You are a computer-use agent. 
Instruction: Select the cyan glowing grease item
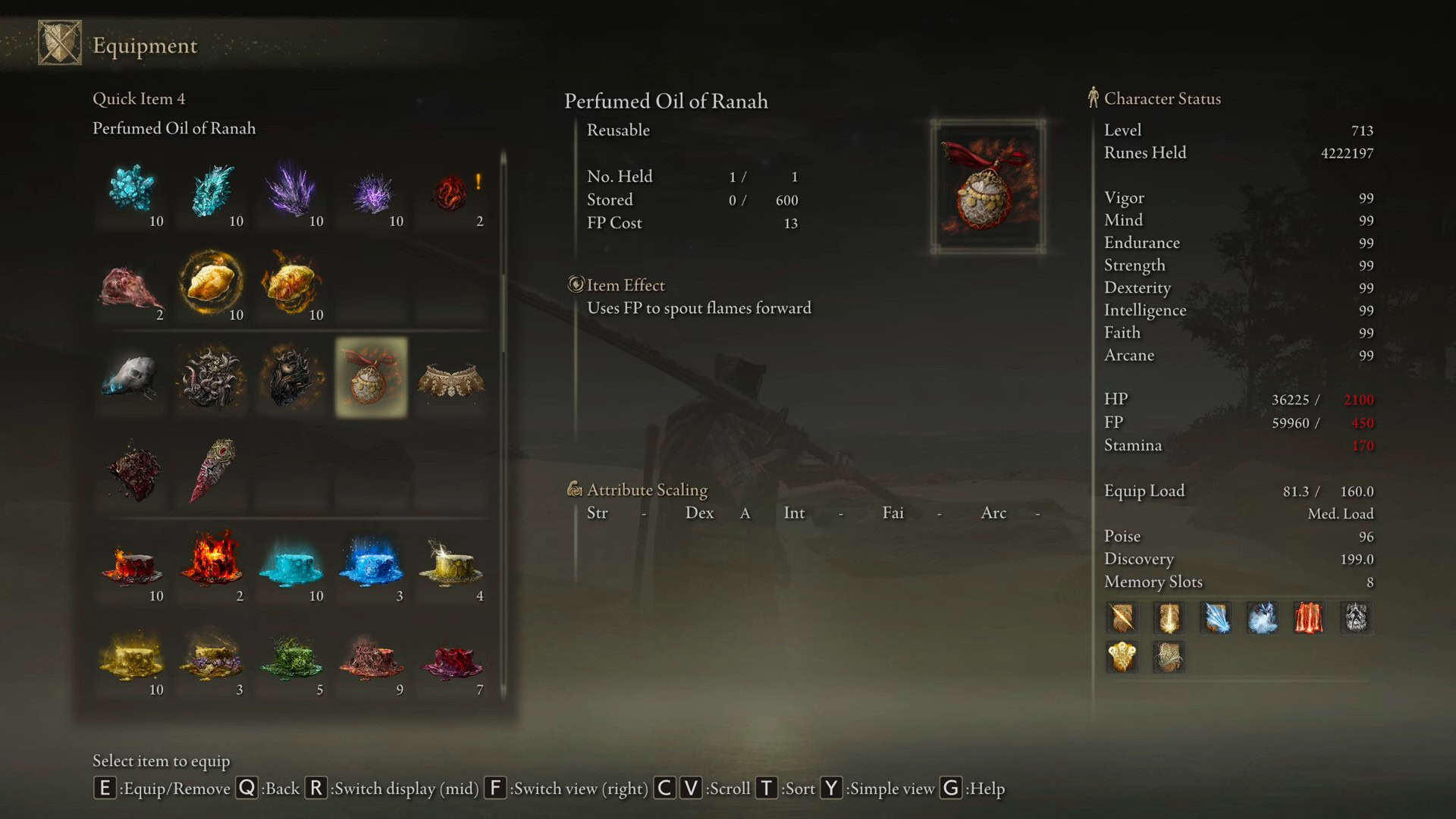tap(292, 566)
